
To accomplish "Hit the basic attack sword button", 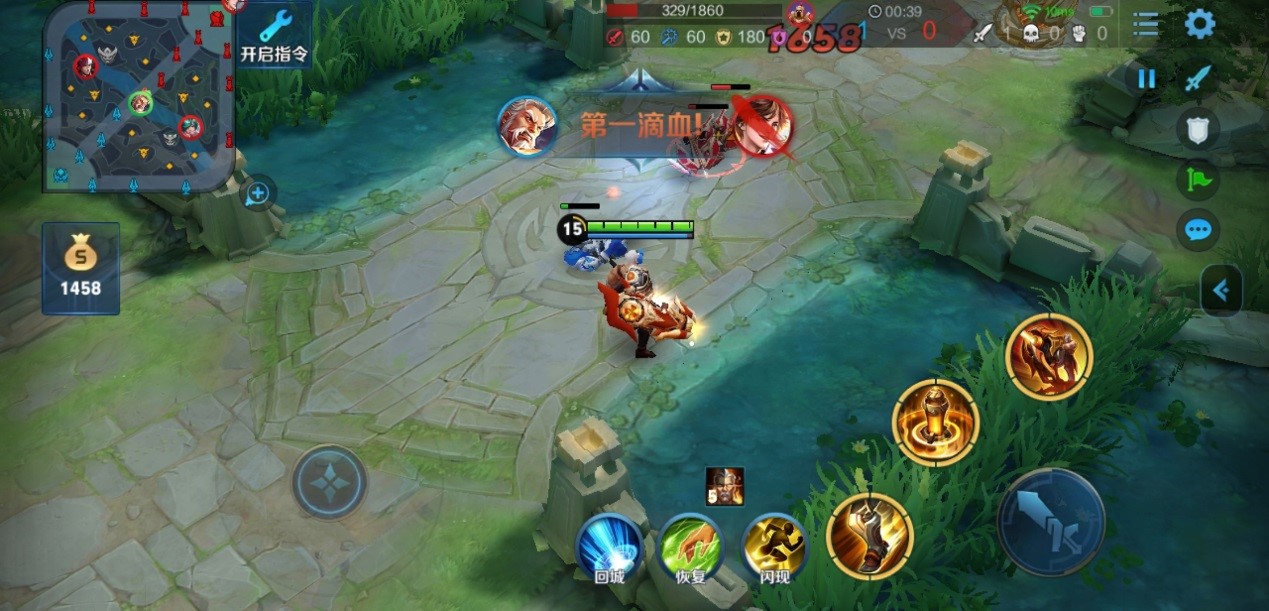I will pos(1051,522).
